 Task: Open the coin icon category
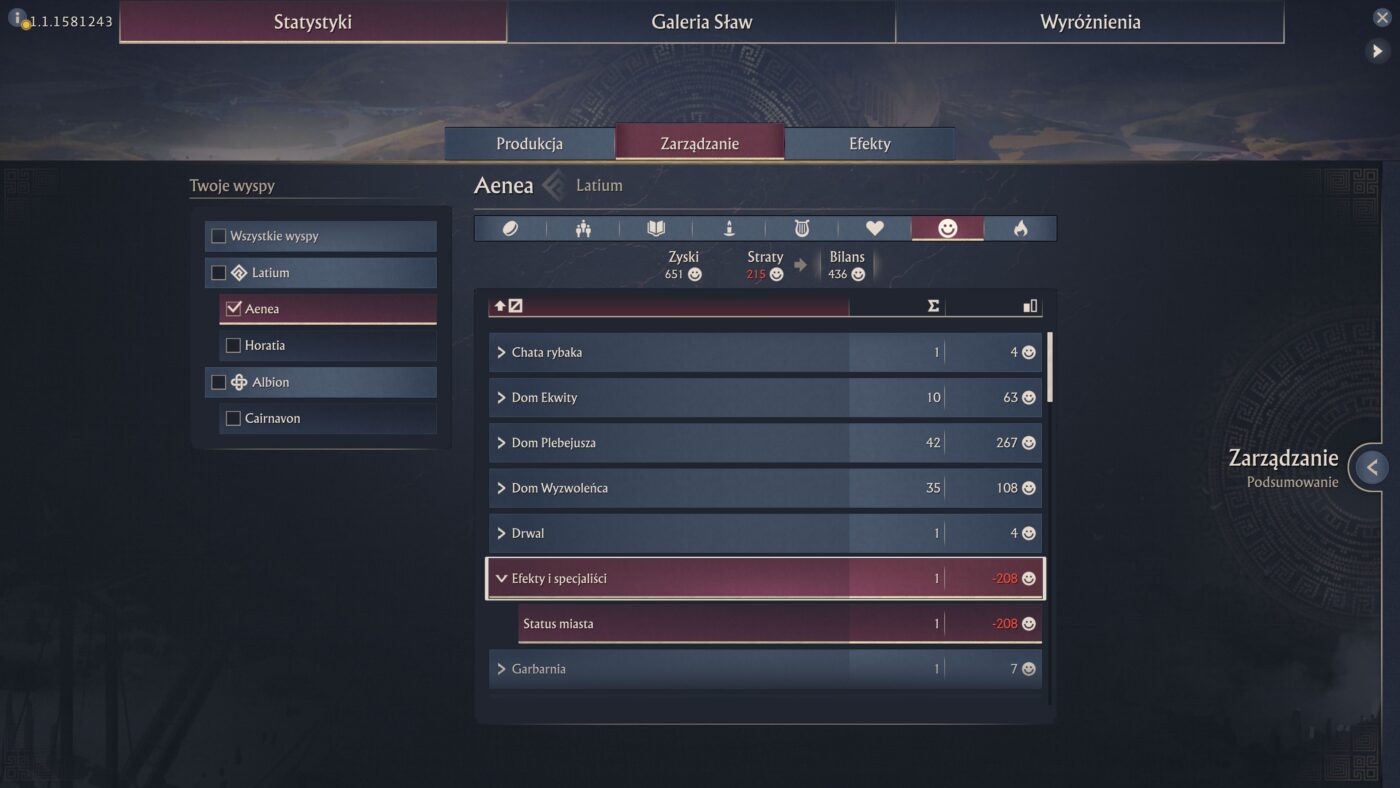pos(510,229)
